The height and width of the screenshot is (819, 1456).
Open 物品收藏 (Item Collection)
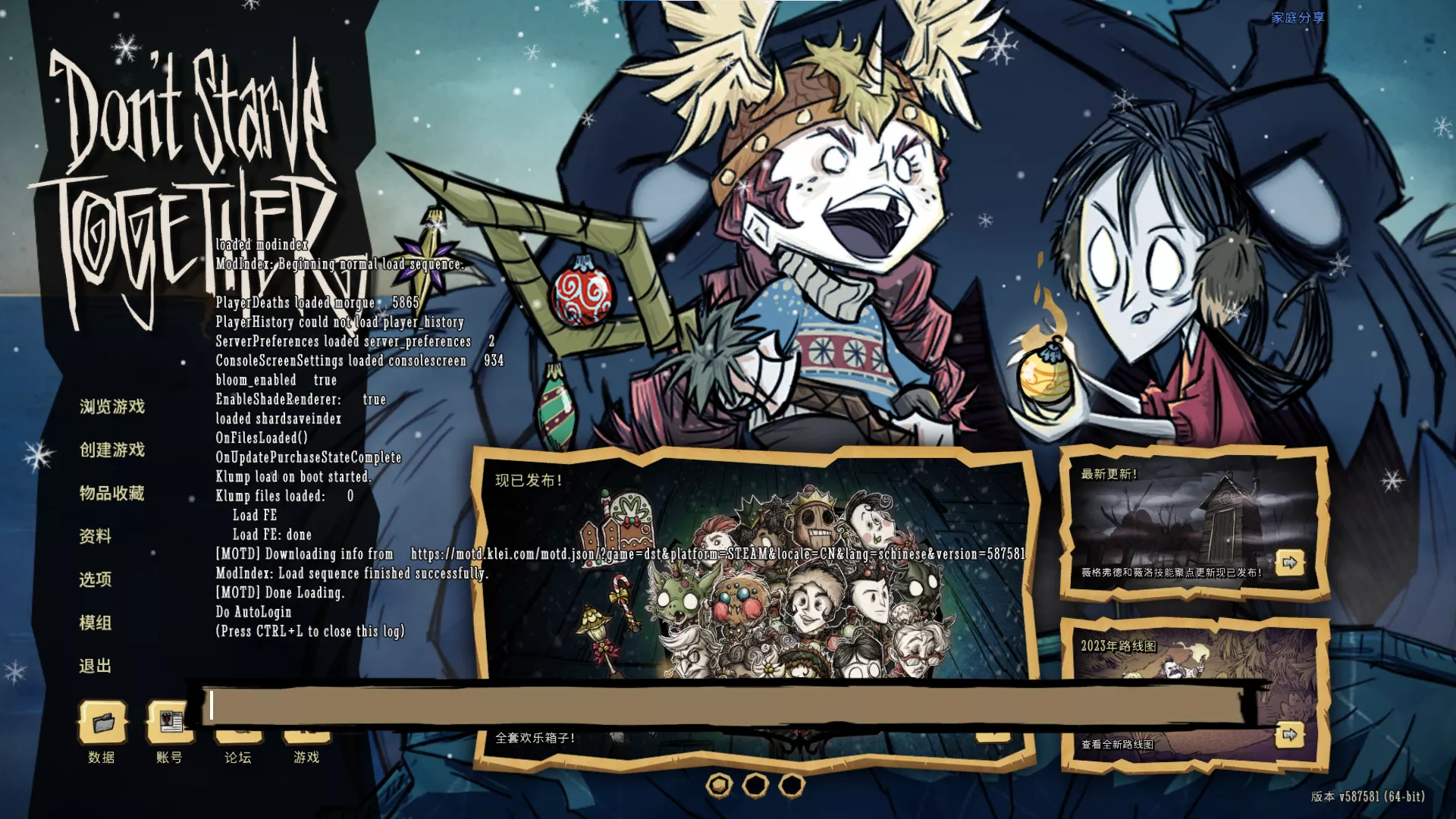[111, 493]
